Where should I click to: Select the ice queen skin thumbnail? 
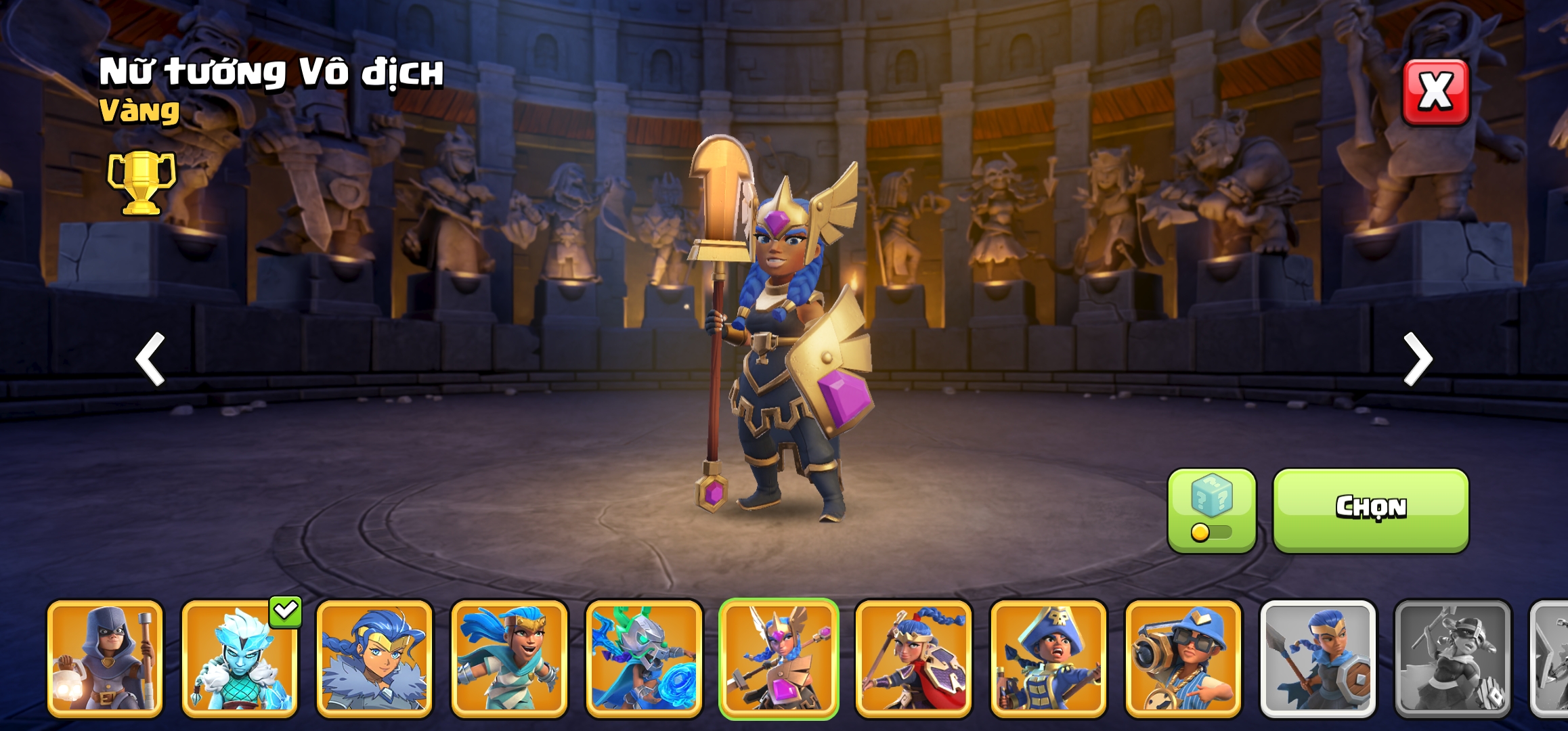(240, 658)
